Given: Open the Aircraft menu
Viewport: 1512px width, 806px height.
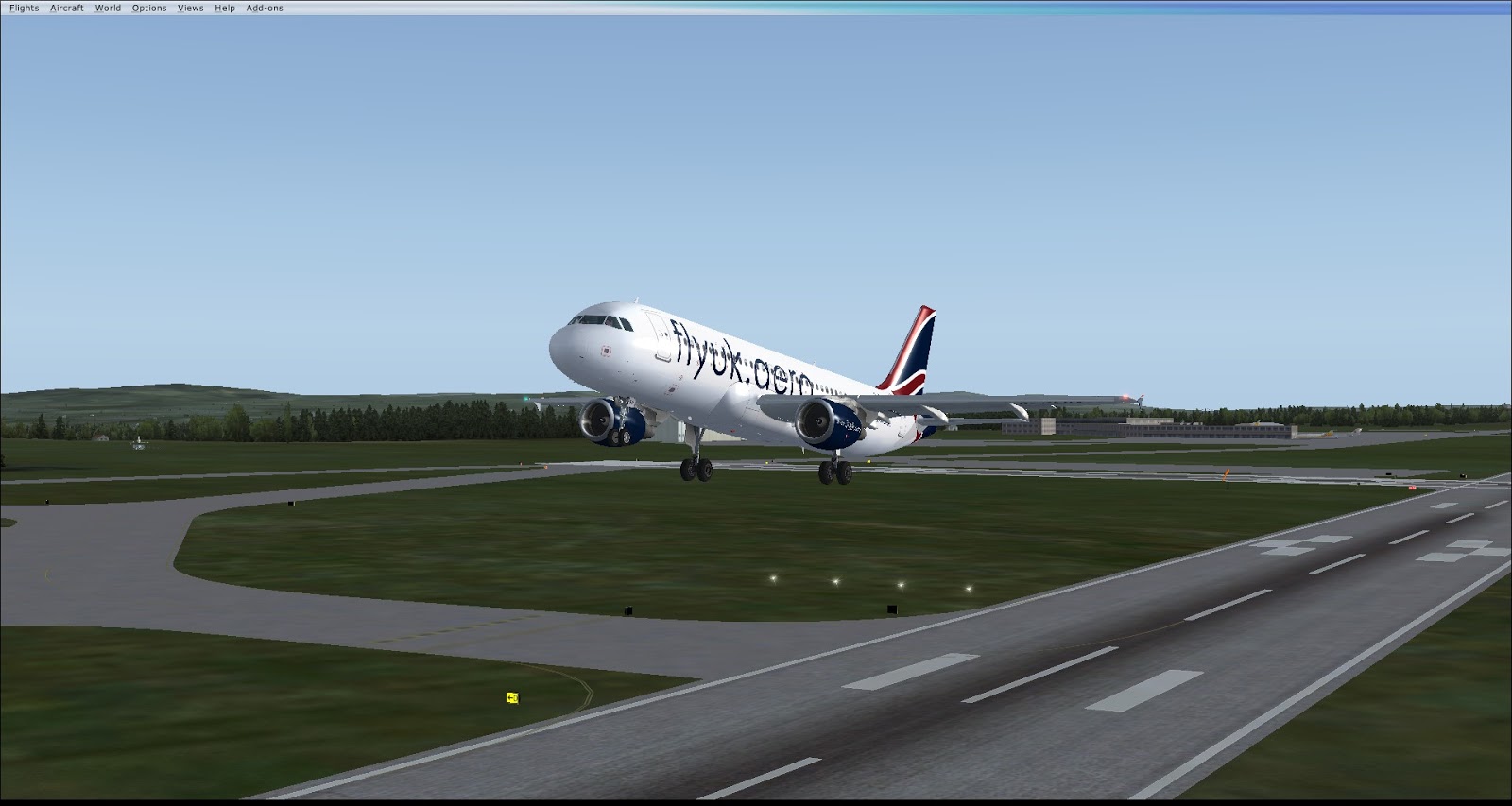Looking at the screenshot, I should pyautogui.click(x=67, y=8).
